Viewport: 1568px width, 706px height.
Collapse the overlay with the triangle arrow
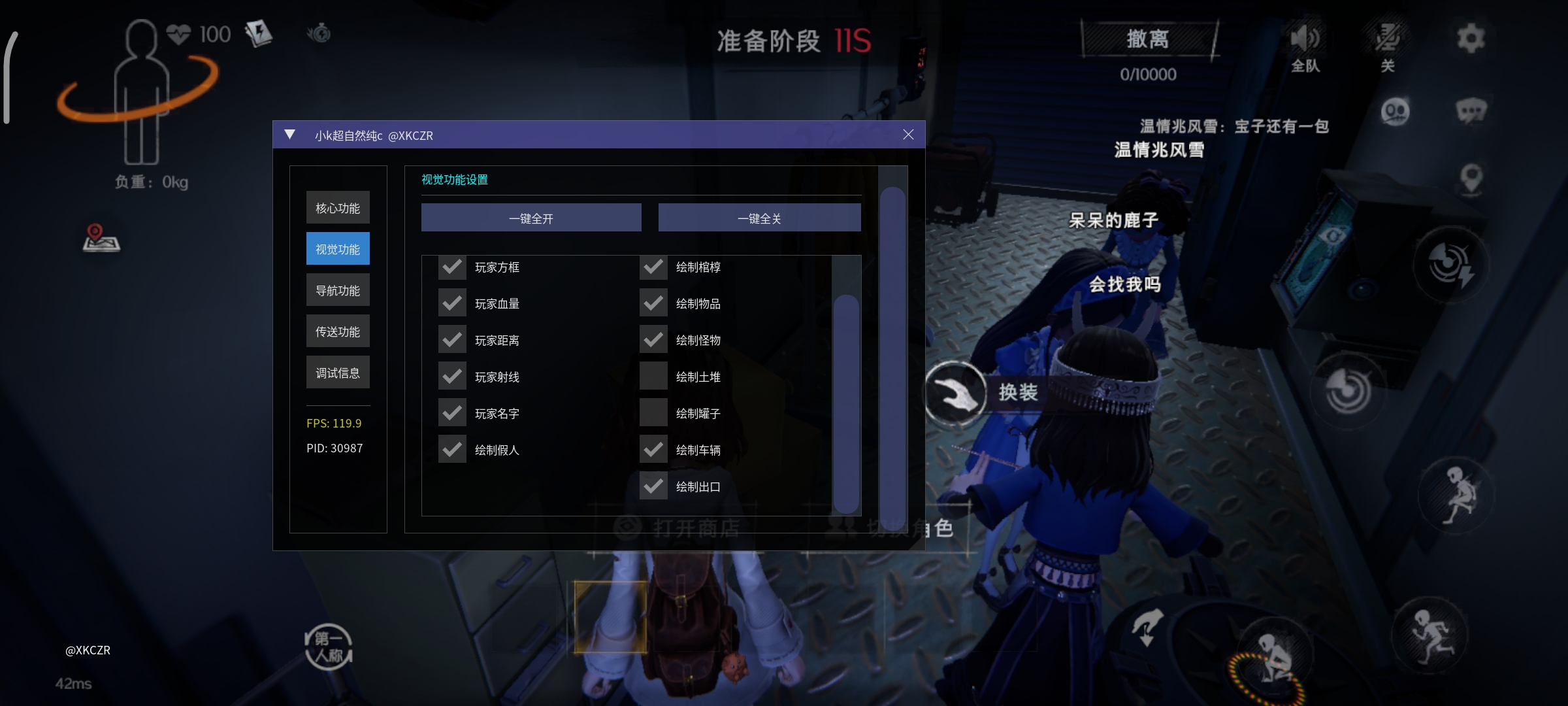tap(290, 135)
